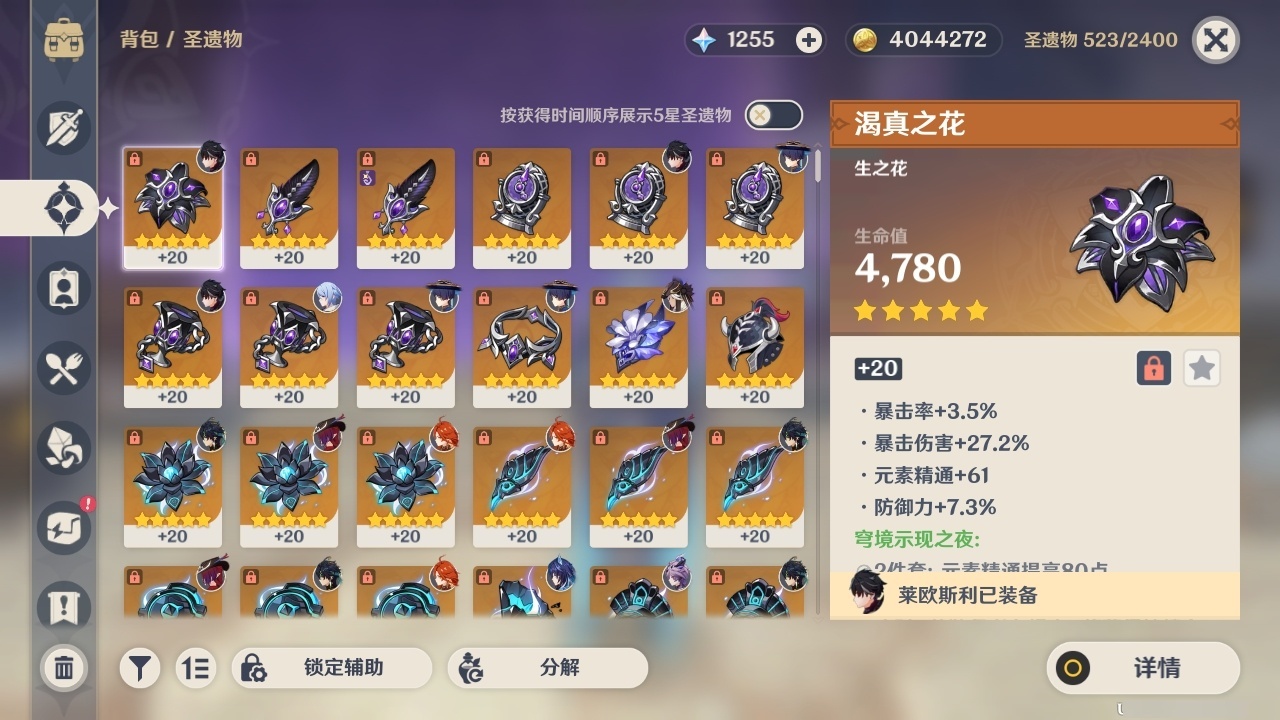Open the 详情 details panel
Viewport: 1280px width, 720px height.
coord(1143,668)
